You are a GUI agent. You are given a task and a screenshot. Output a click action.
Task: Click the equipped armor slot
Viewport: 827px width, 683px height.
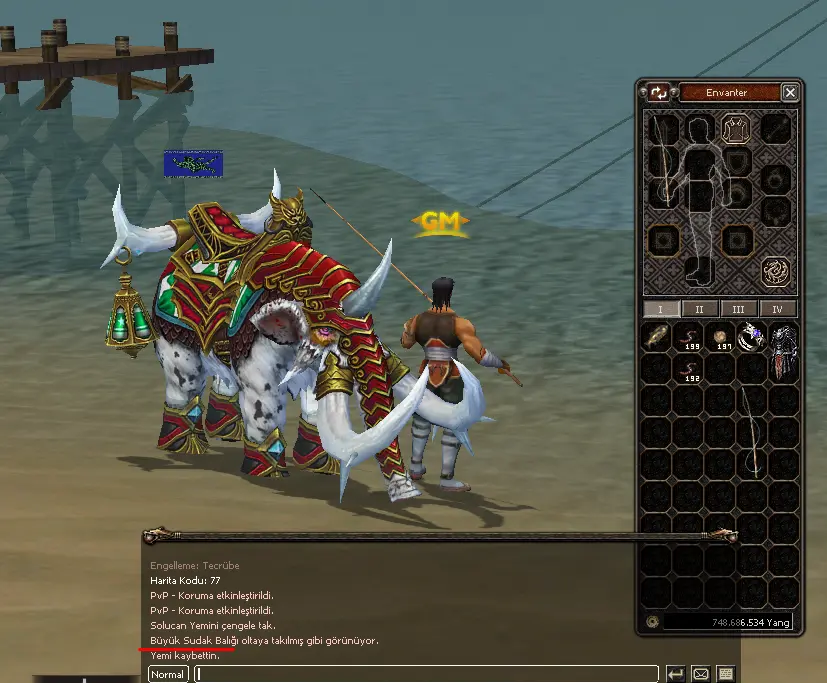737,129
